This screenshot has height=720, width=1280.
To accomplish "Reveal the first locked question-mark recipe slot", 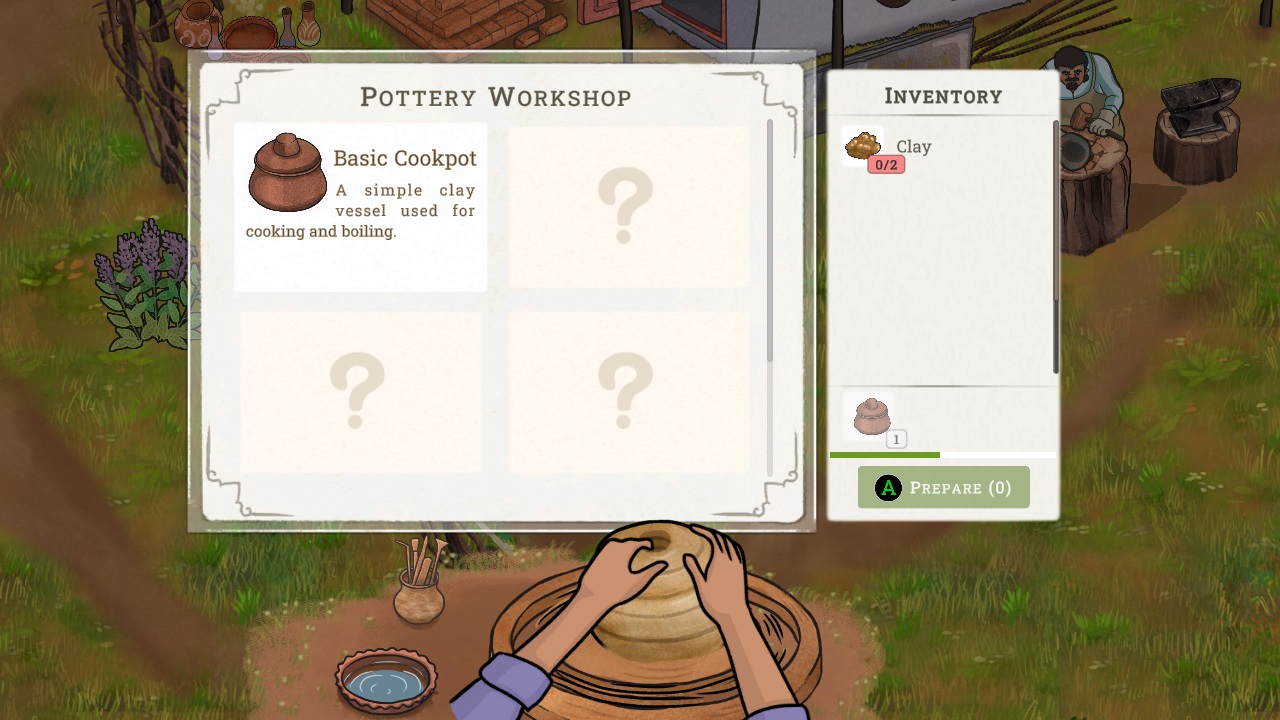I will point(628,207).
